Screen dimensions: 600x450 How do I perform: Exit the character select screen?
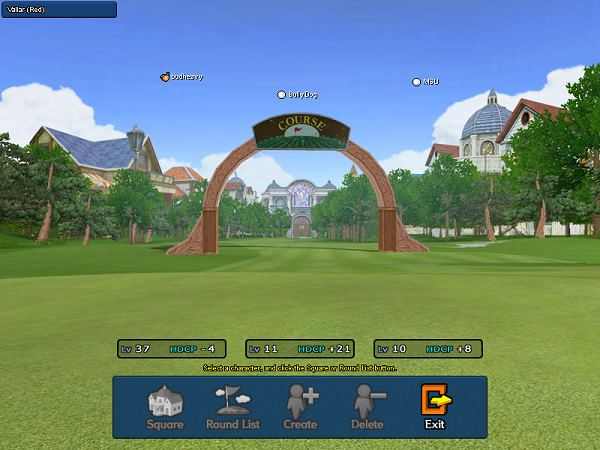tap(434, 407)
